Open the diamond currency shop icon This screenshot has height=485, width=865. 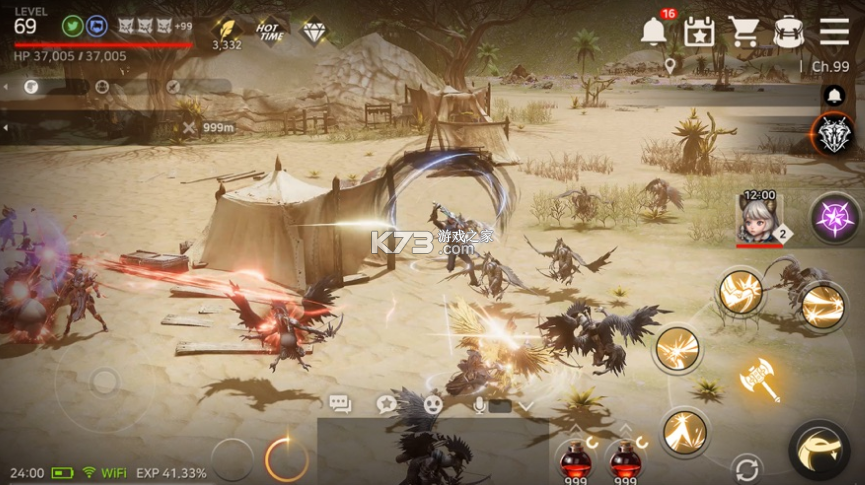click(314, 30)
